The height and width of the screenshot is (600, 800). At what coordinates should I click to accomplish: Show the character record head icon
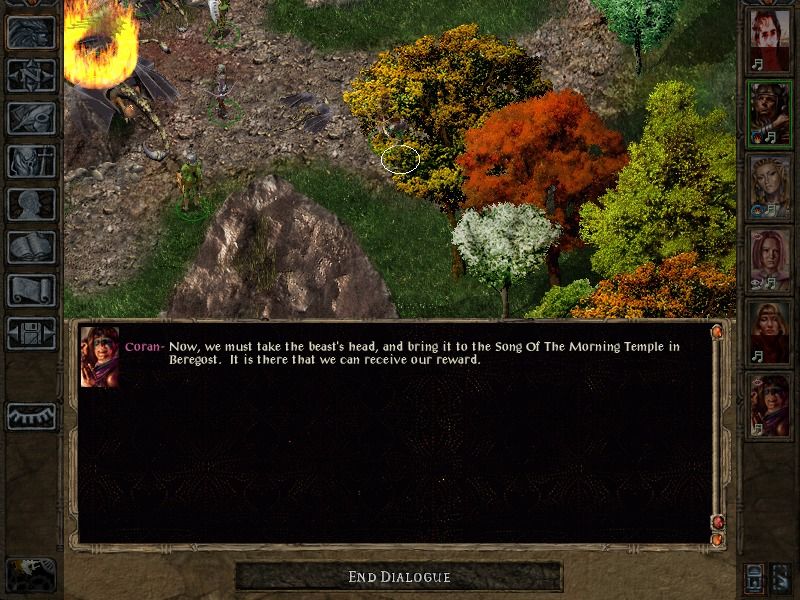tap(31, 204)
